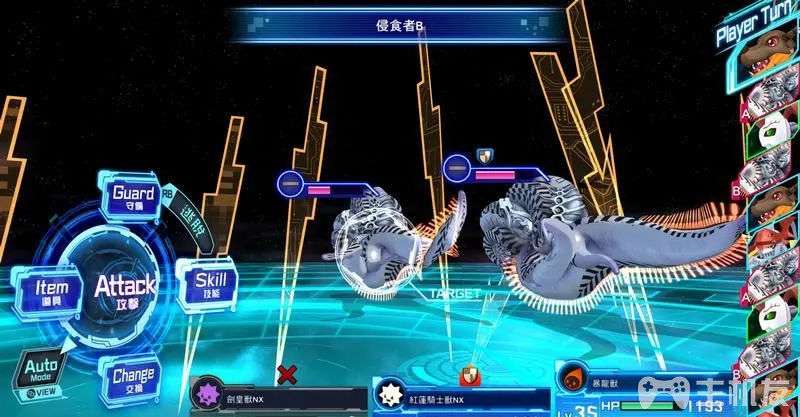Open the Item menu

point(45,289)
